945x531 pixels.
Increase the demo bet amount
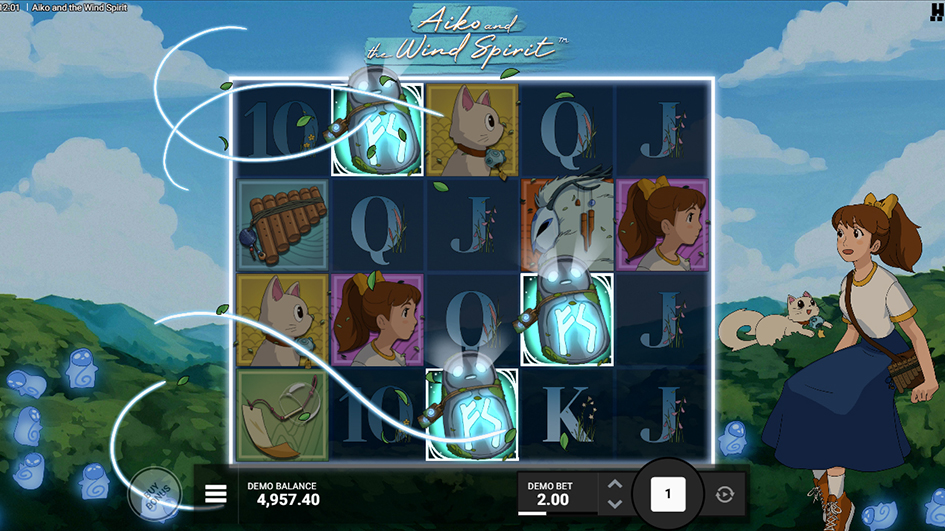pyautogui.click(x=615, y=484)
